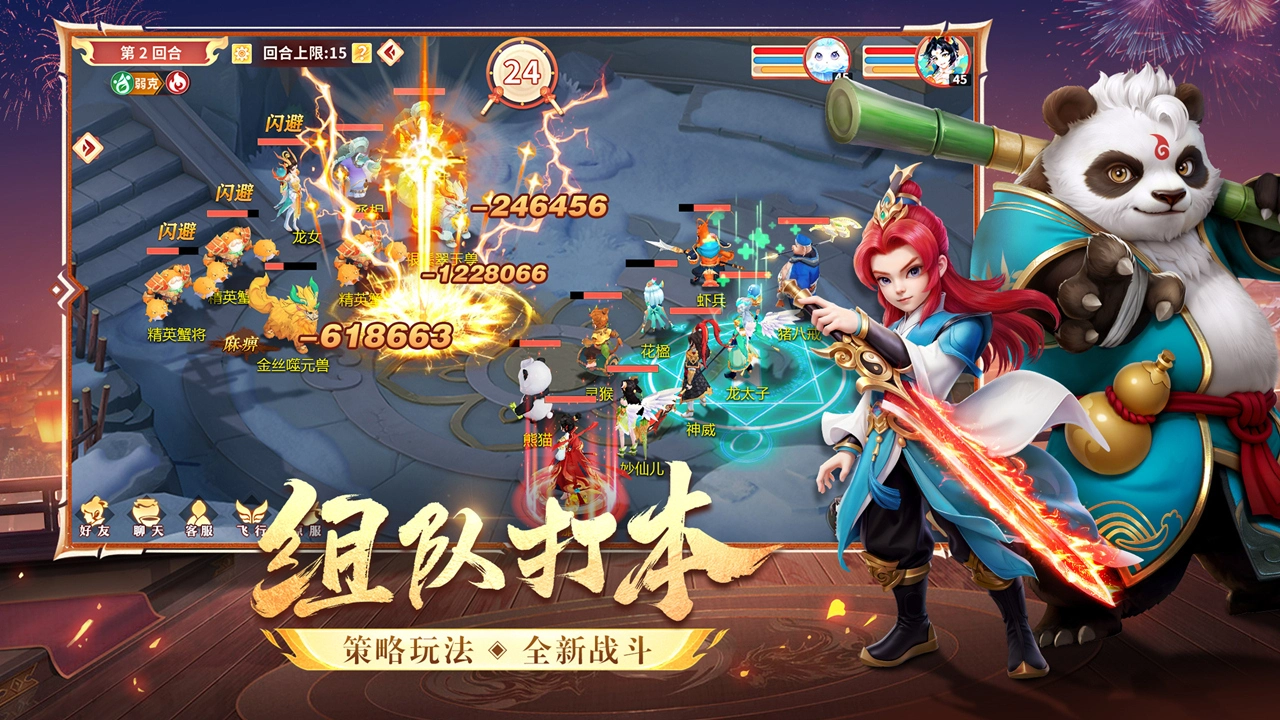1280x720 pixels.
Task: Click the red health bar of left portrait
Action: click(779, 51)
